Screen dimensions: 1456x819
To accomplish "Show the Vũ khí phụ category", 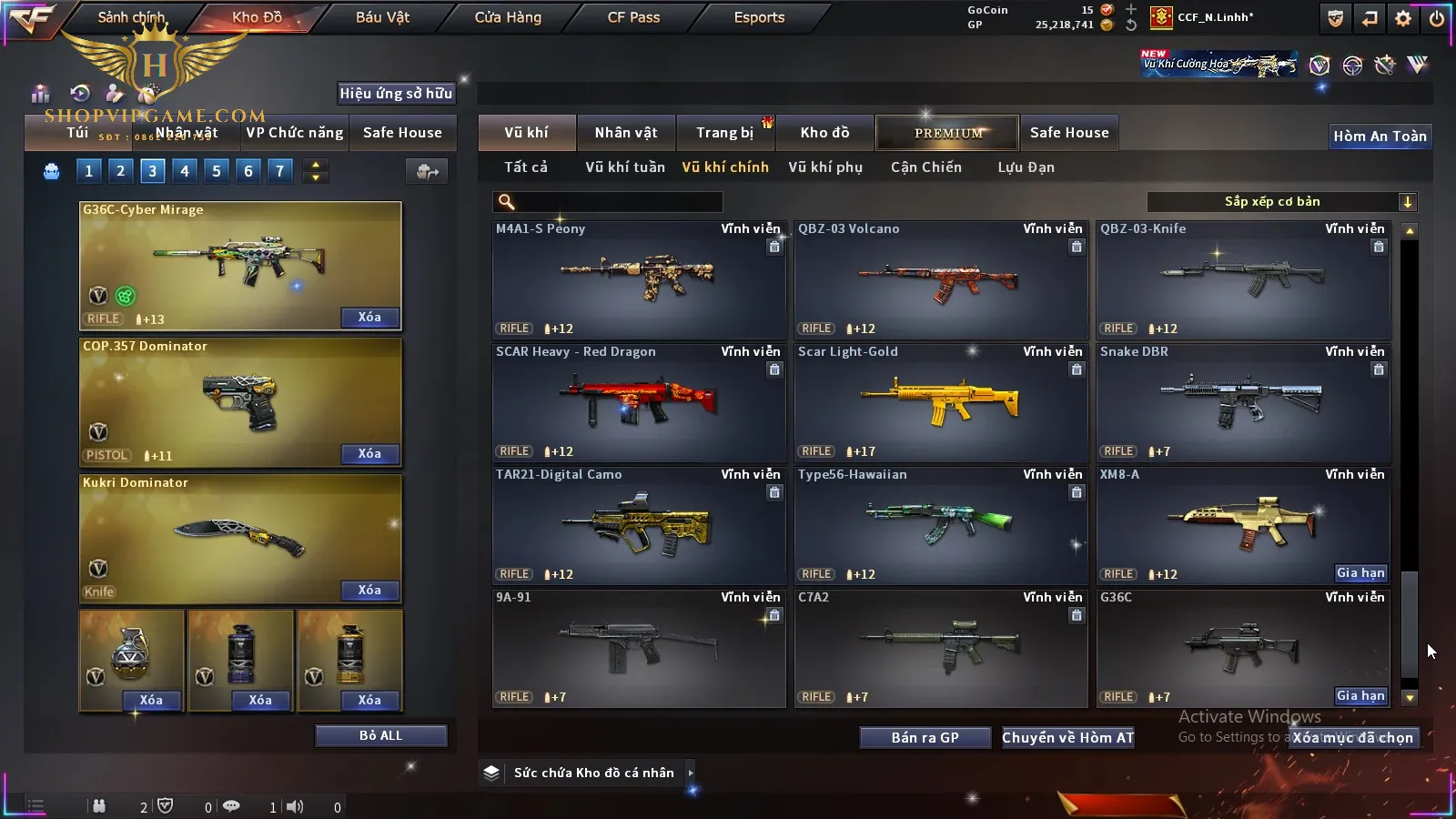I will pyautogui.click(x=825, y=167).
